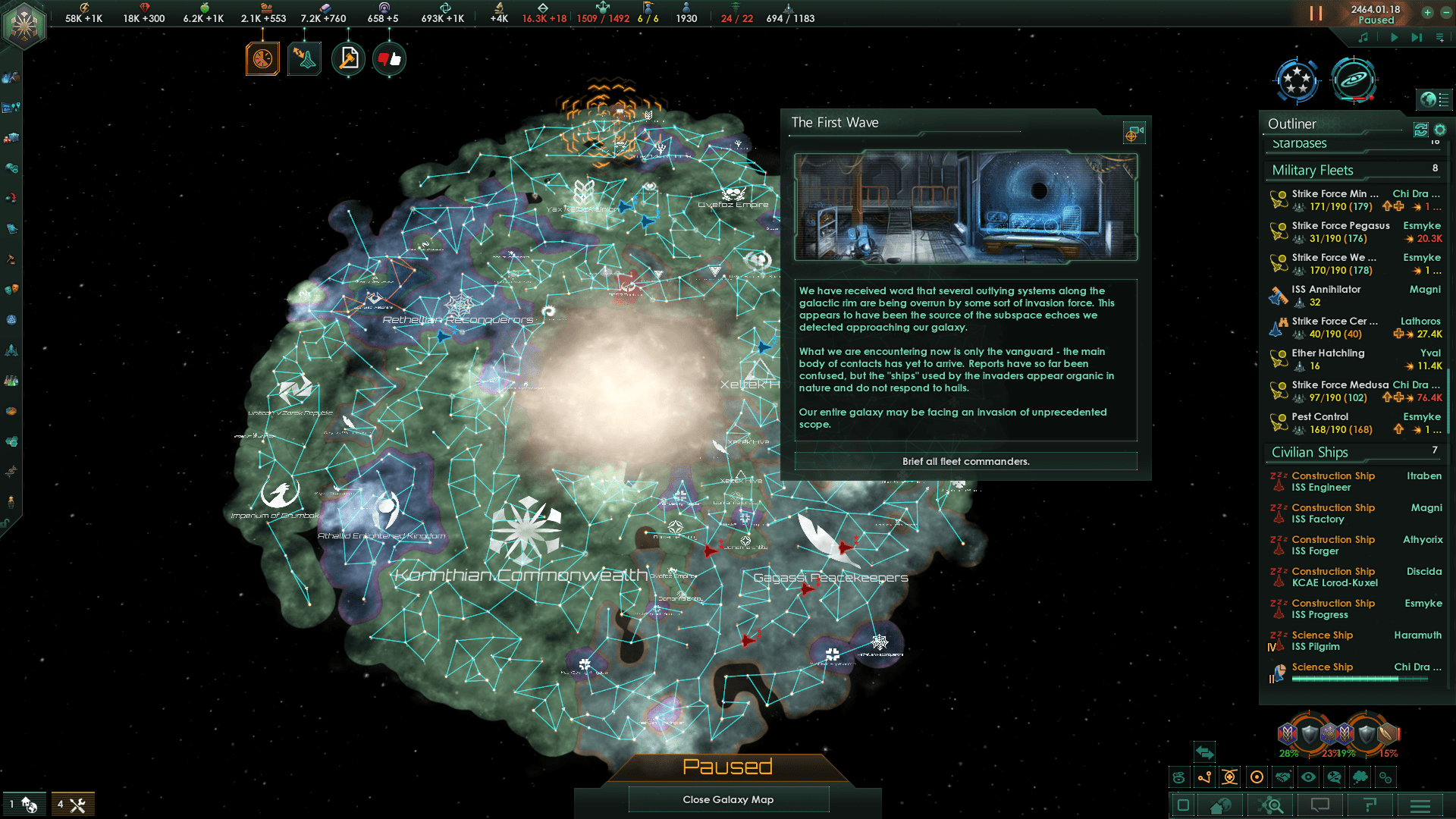Image resolution: width=1456 pixels, height=819 pixels.
Task: Decrease game speed with minus button
Action: [x=1445, y=12]
